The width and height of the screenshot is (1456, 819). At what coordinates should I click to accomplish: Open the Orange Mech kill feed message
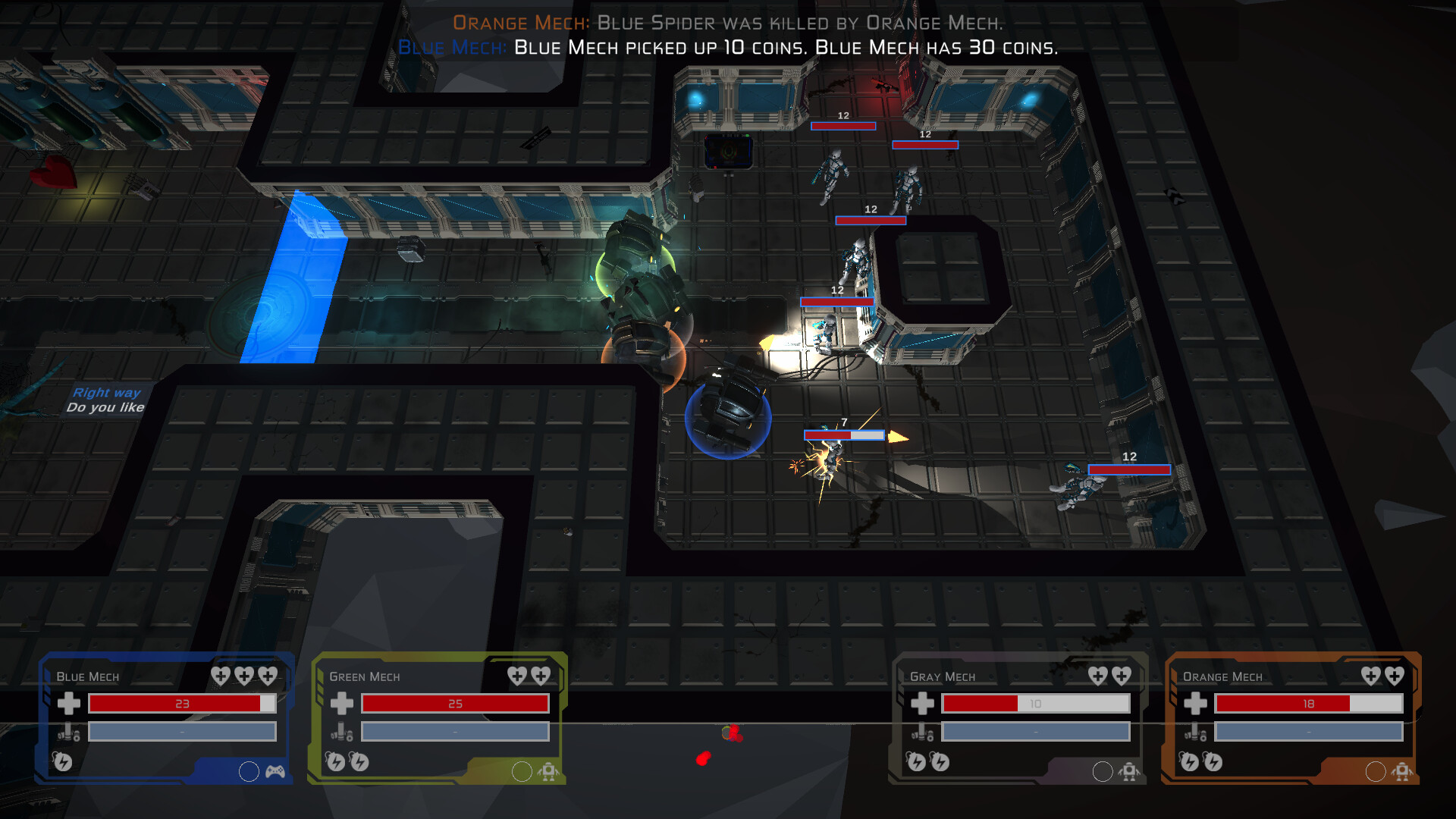(728, 23)
